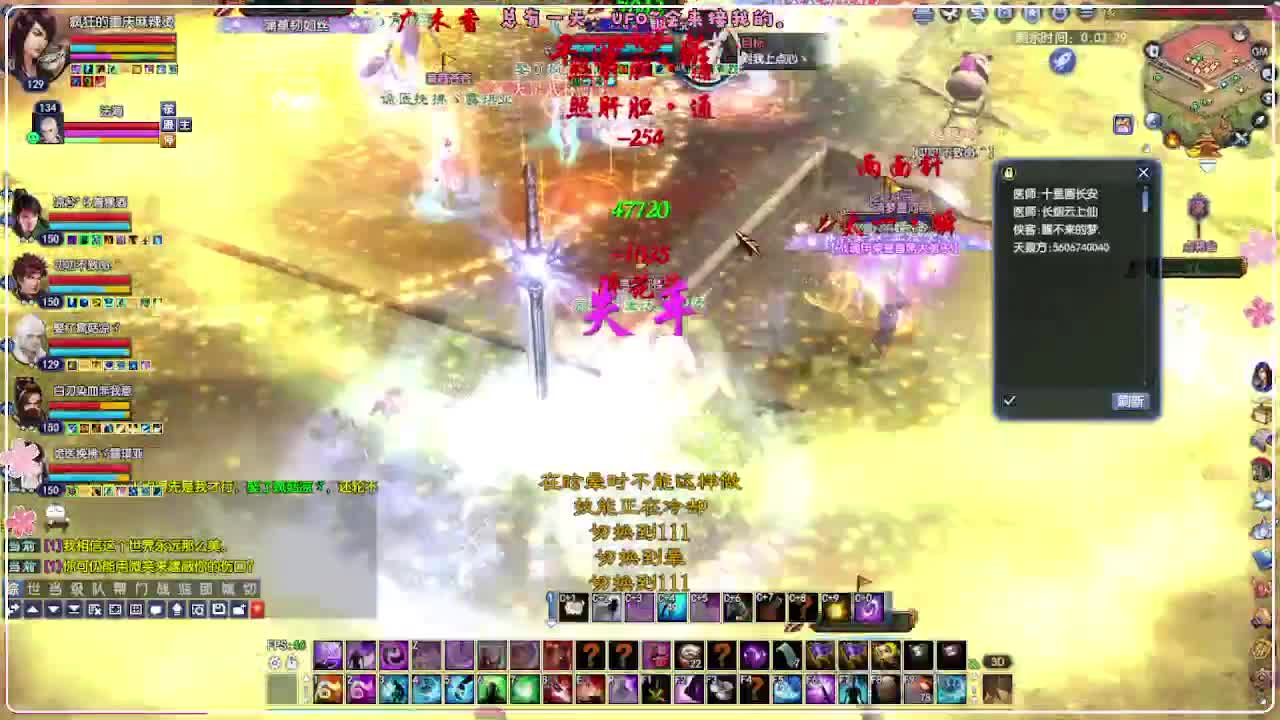Click the padlock icon on the roster window
Viewport: 1280px width, 720px height.
pos(1007,172)
